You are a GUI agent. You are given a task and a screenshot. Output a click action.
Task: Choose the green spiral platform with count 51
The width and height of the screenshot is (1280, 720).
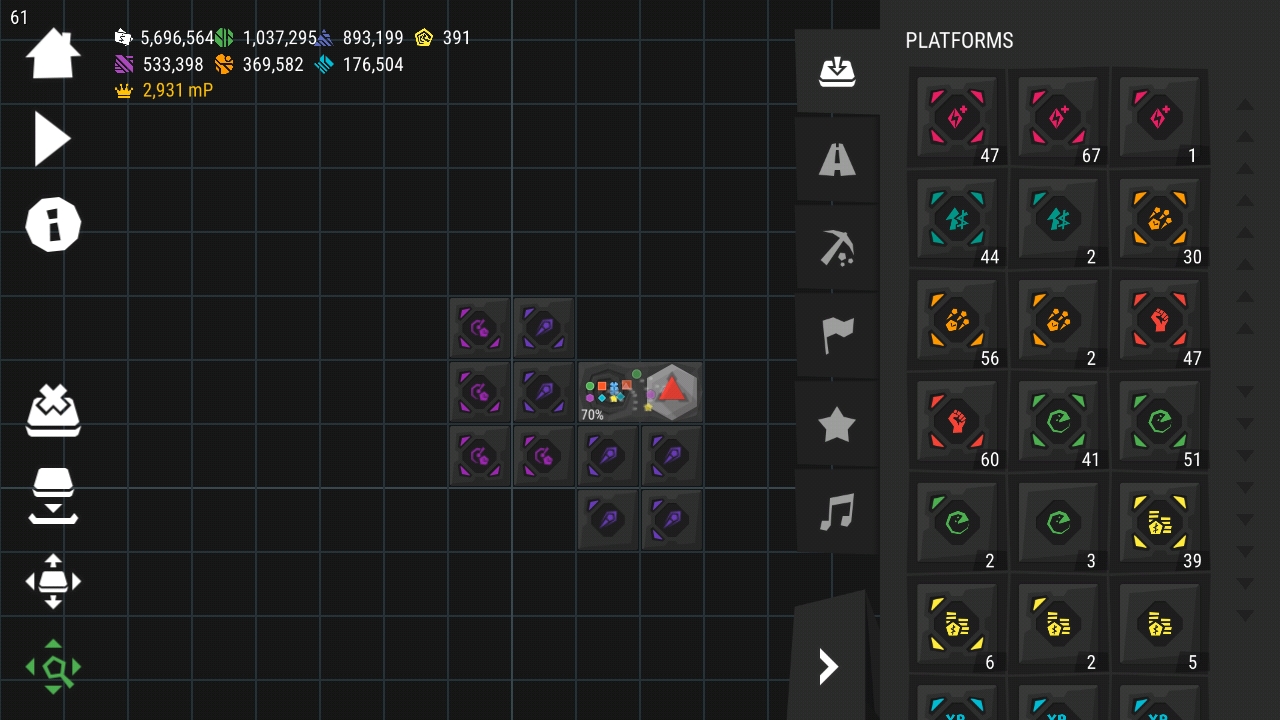[1159, 421]
